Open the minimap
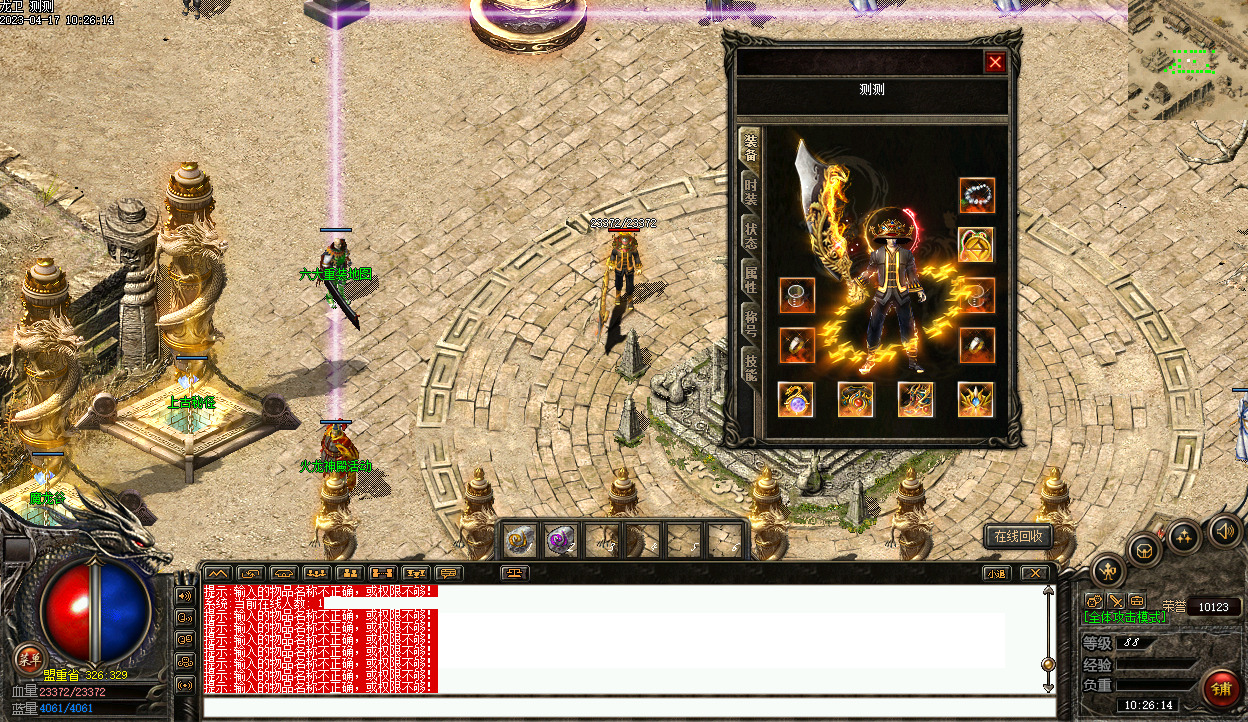The width and height of the screenshot is (1248, 722). [1188, 60]
